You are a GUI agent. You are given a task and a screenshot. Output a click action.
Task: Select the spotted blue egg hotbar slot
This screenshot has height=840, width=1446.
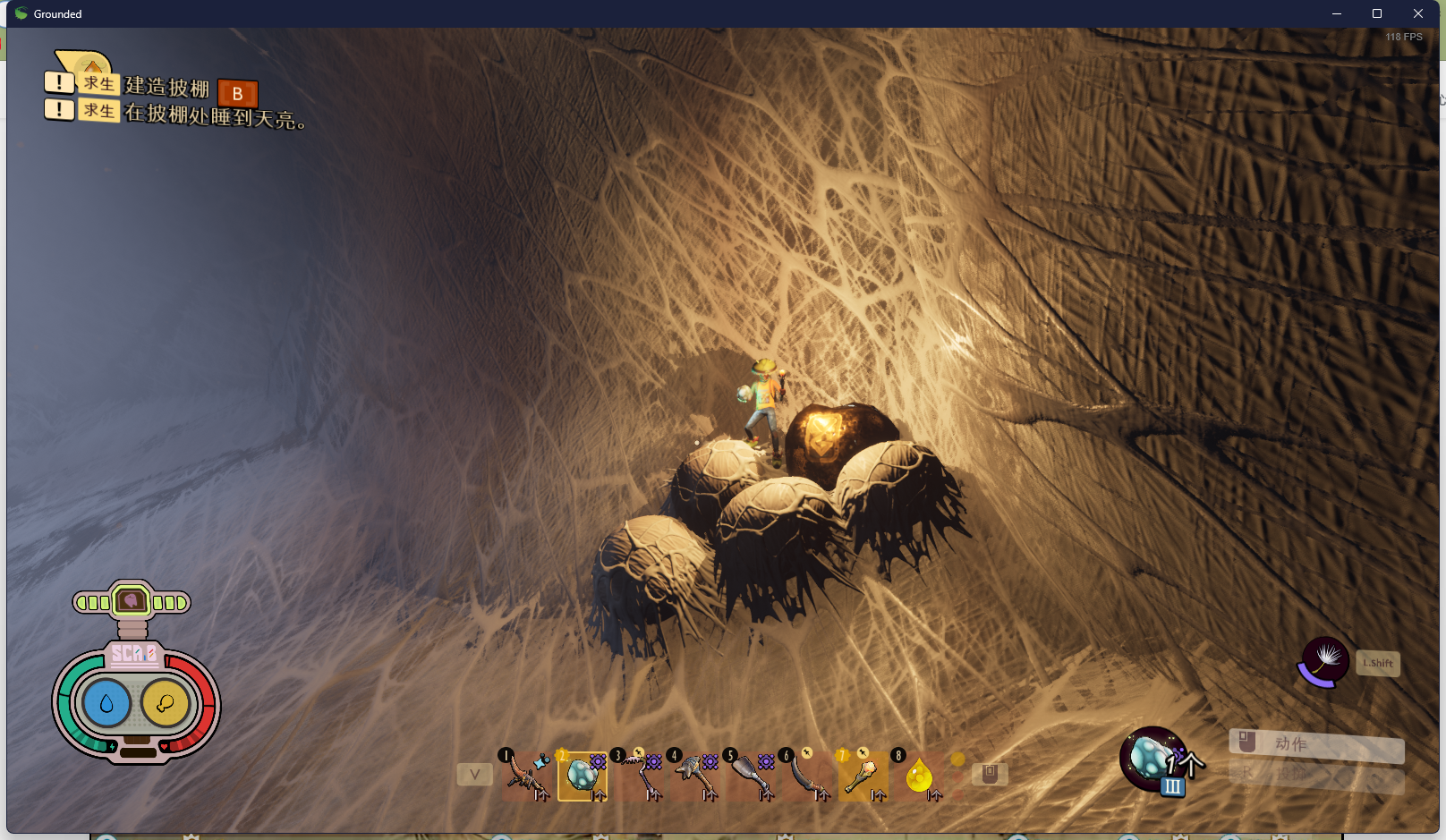click(583, 776)
